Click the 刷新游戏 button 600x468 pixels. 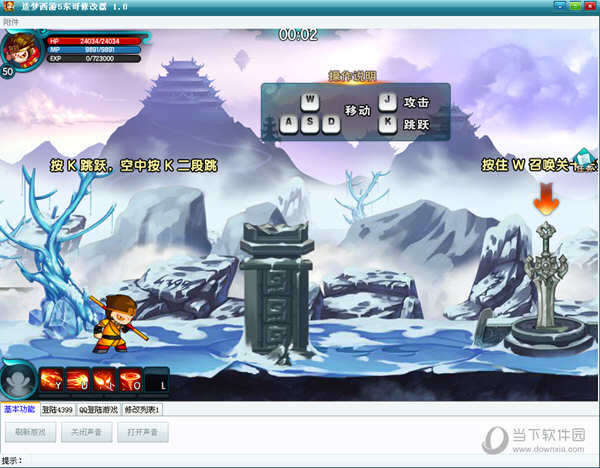(x=30, y=433)
